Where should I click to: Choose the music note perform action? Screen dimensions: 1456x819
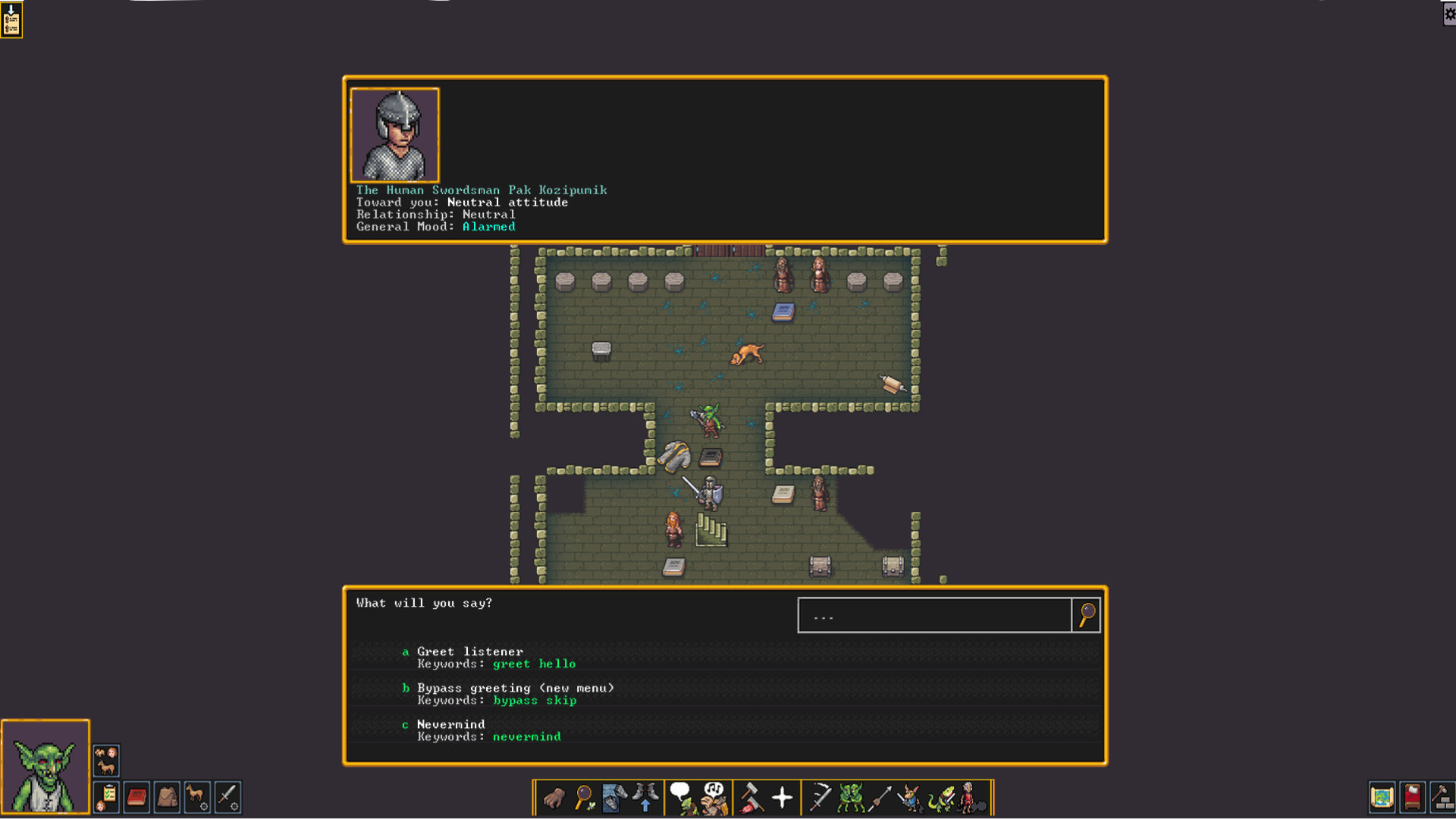(714, 798)
